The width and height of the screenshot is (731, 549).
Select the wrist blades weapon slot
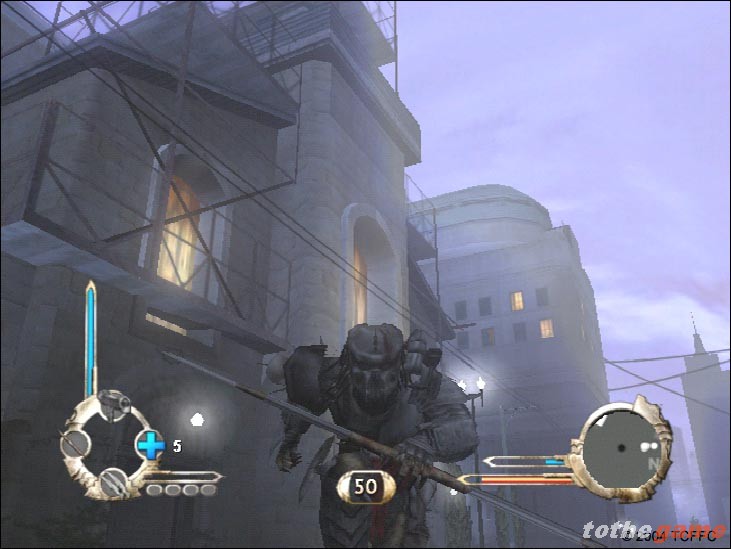pyautogui.click(x=114, y=482)
